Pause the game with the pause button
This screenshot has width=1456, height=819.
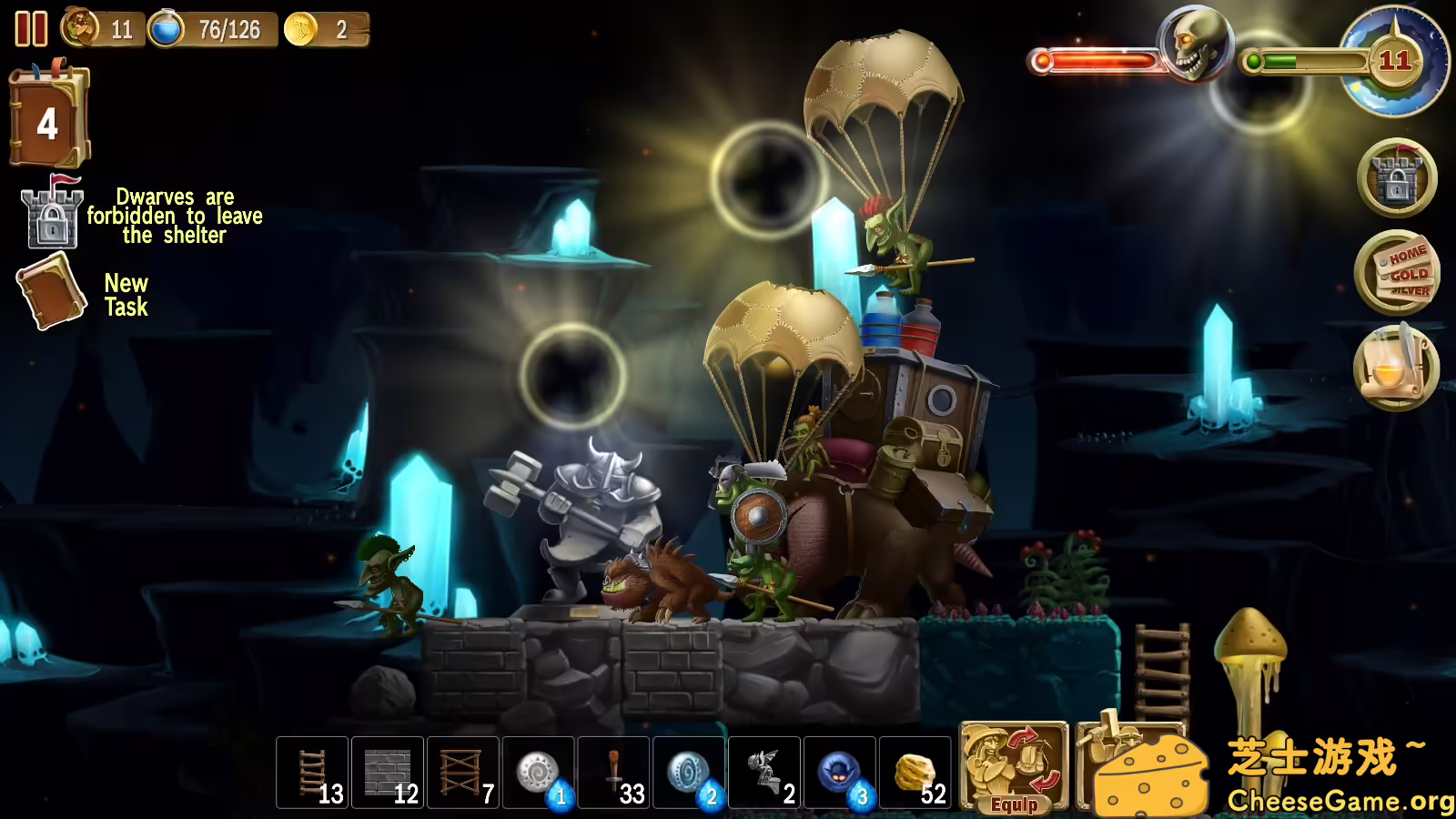tap(31, 29)
